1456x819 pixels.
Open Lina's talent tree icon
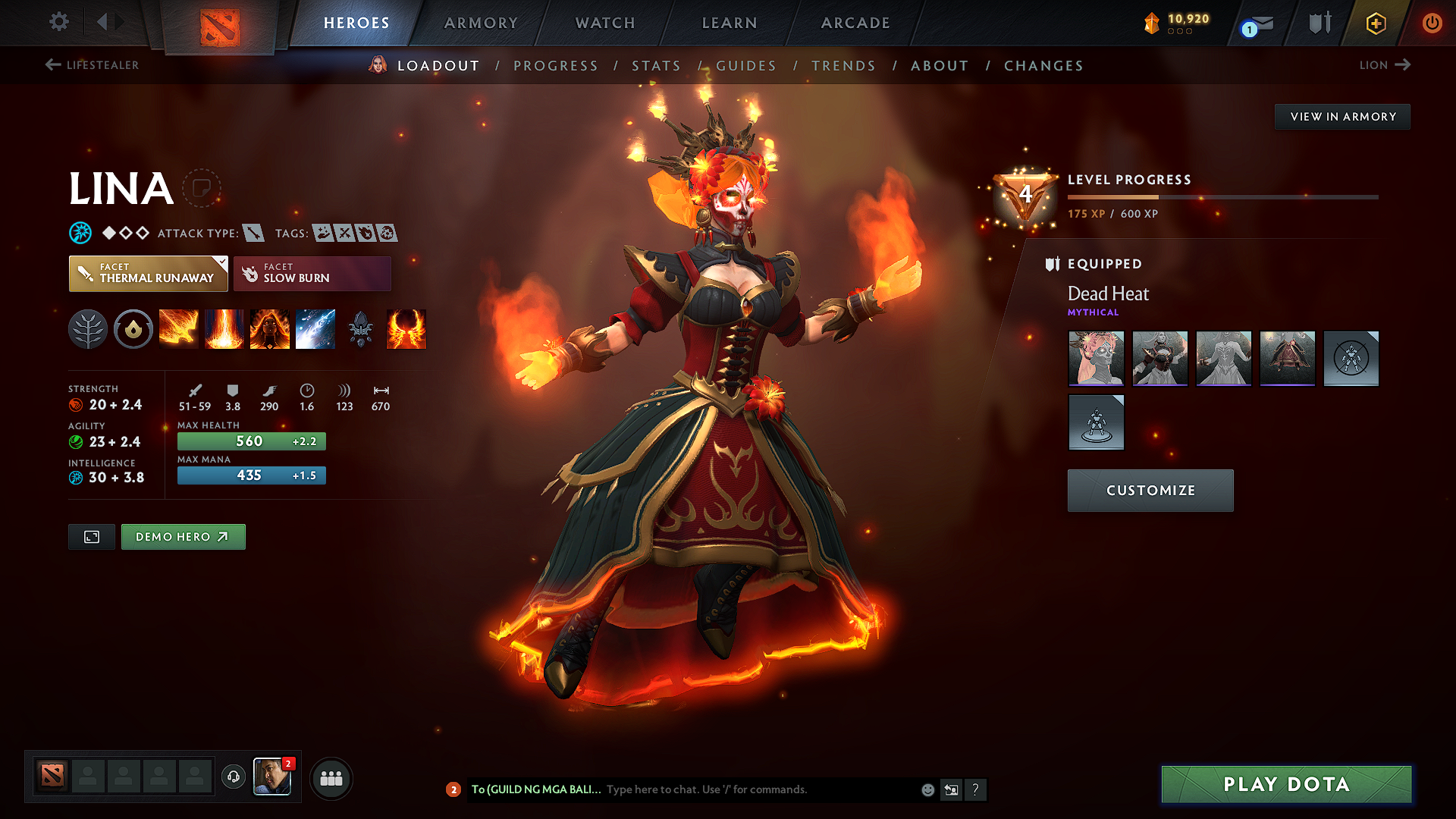(x=88, y=328)
